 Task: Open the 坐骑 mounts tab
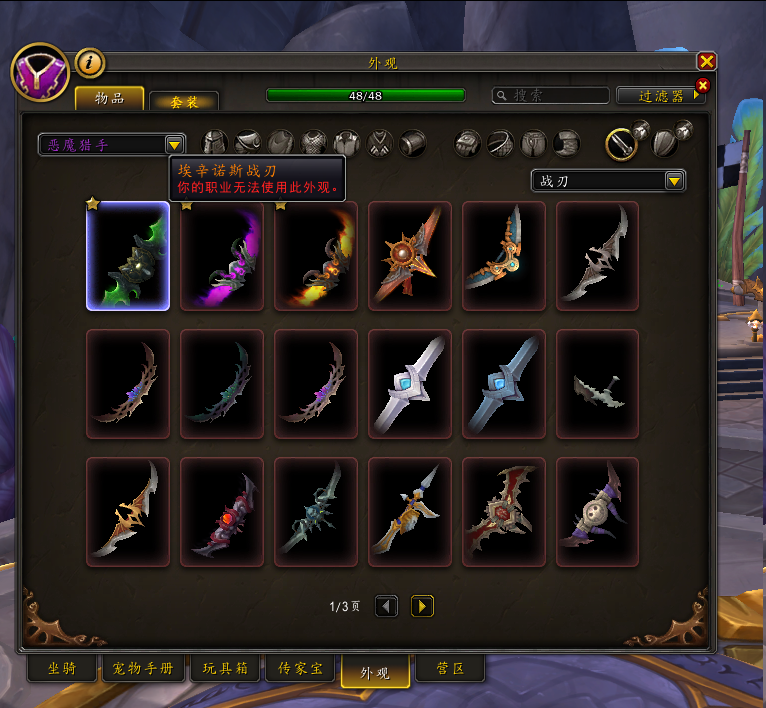tap(62, 668)
